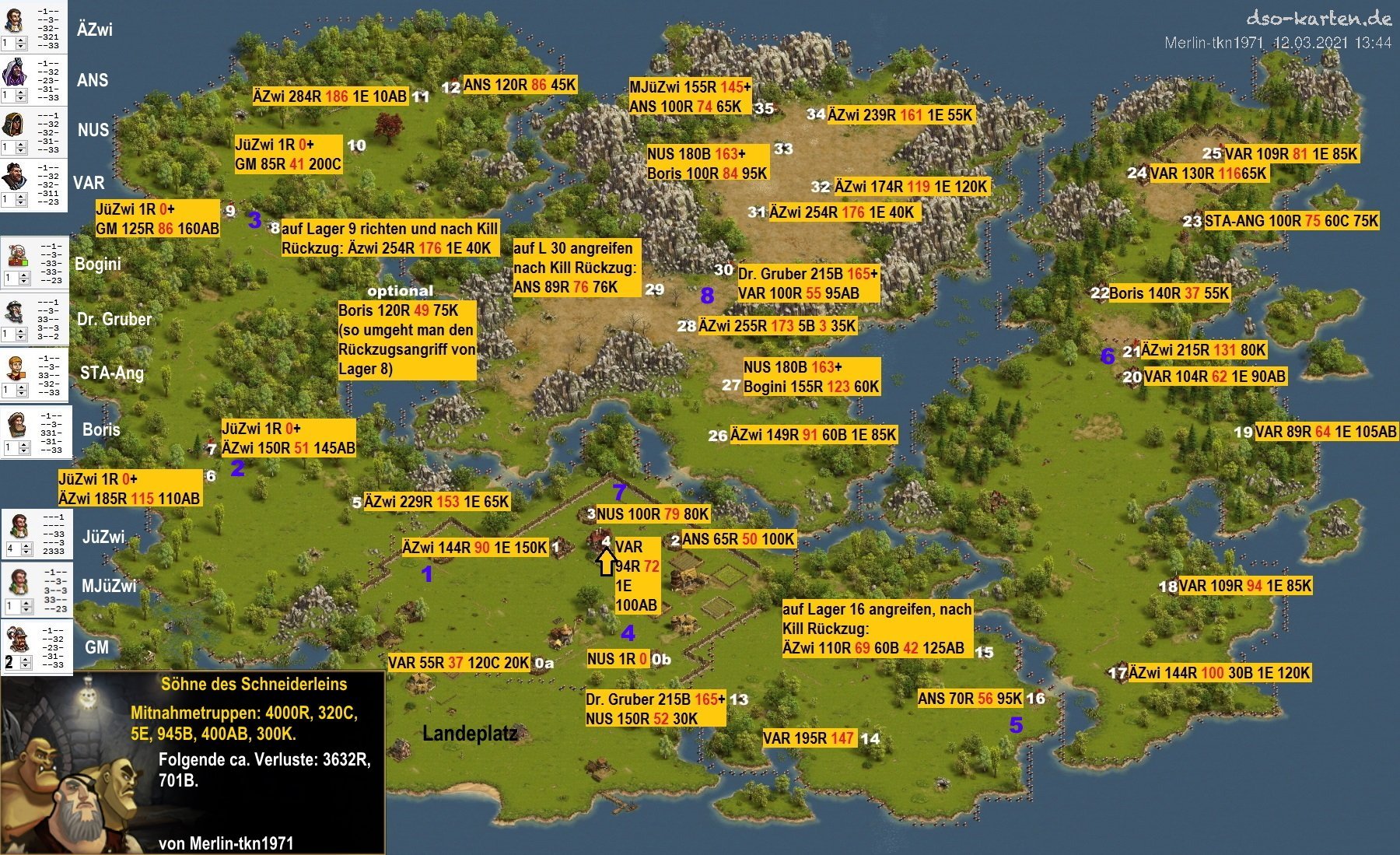Choose the purple-hooded ANS general portrait
The height and width of the screenshot is (855, 1400).
pos(14,72)
